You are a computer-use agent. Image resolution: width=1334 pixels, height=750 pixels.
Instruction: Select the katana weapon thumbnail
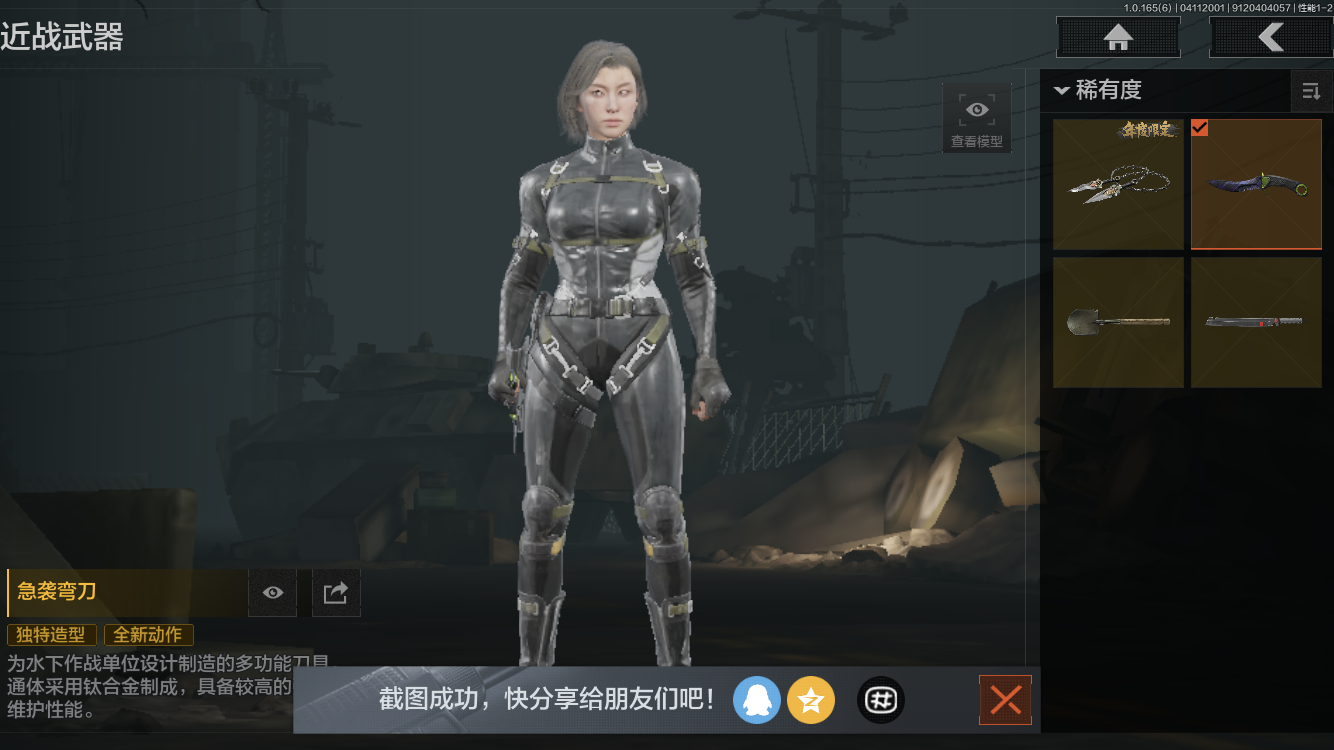pos(1256,322)
